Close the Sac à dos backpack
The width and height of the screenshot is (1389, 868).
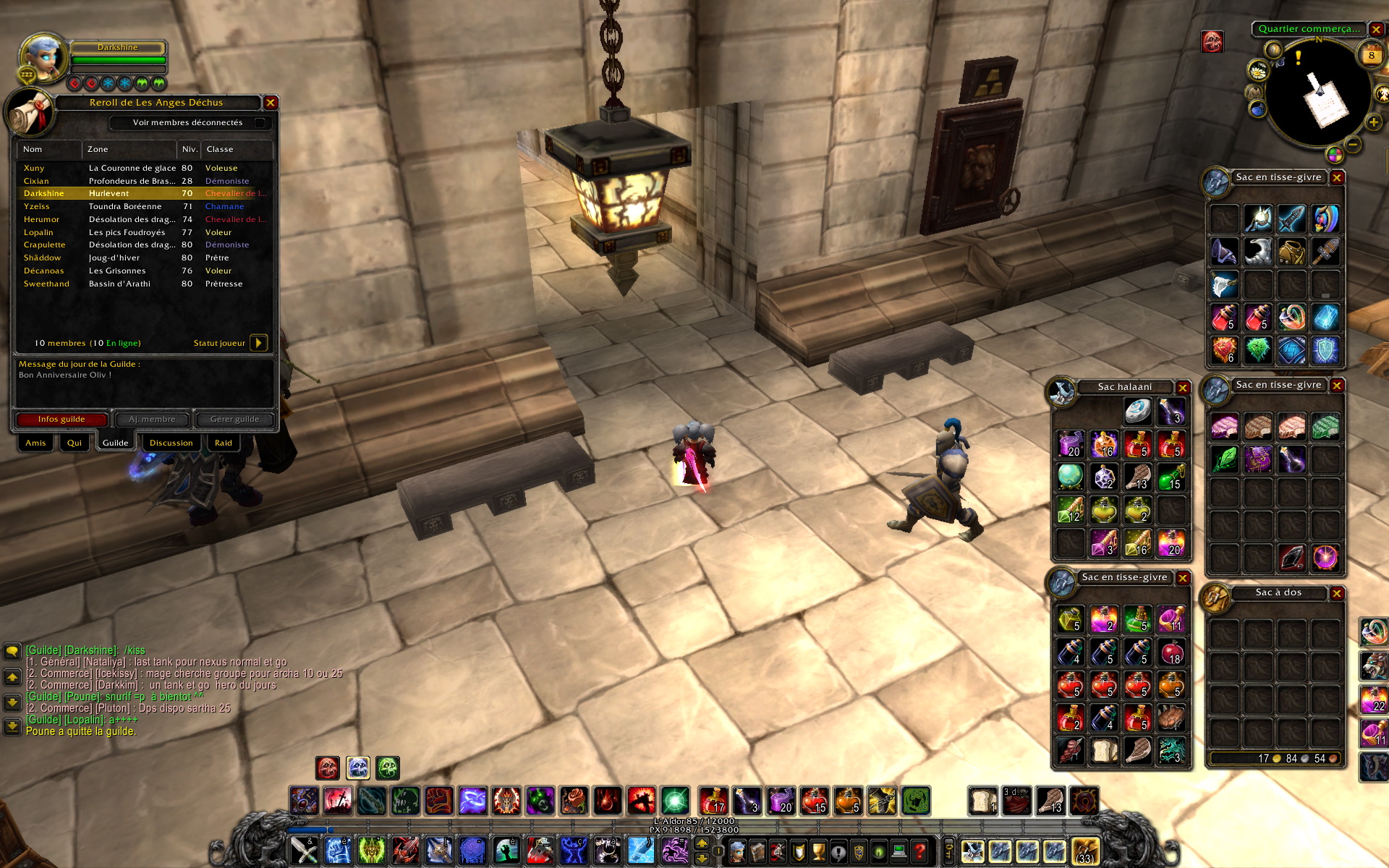coord(1337,593)
